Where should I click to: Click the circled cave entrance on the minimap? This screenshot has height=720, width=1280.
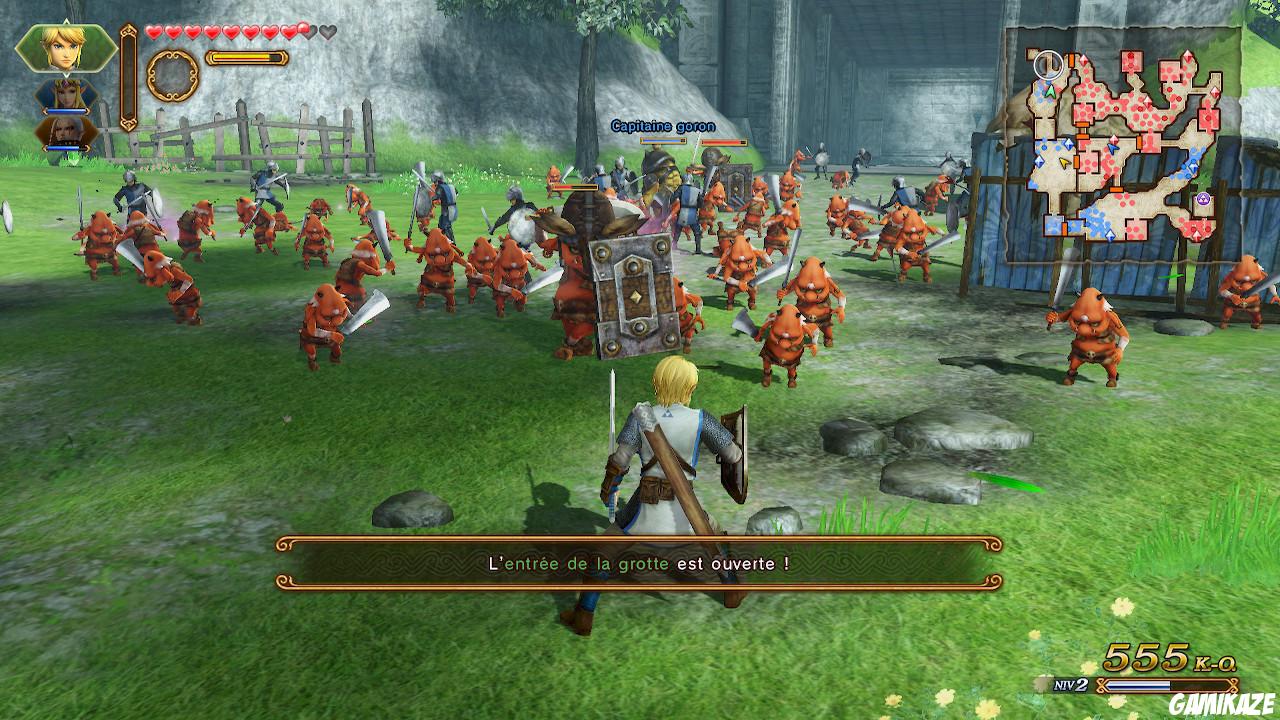(x=1048, y=63)
